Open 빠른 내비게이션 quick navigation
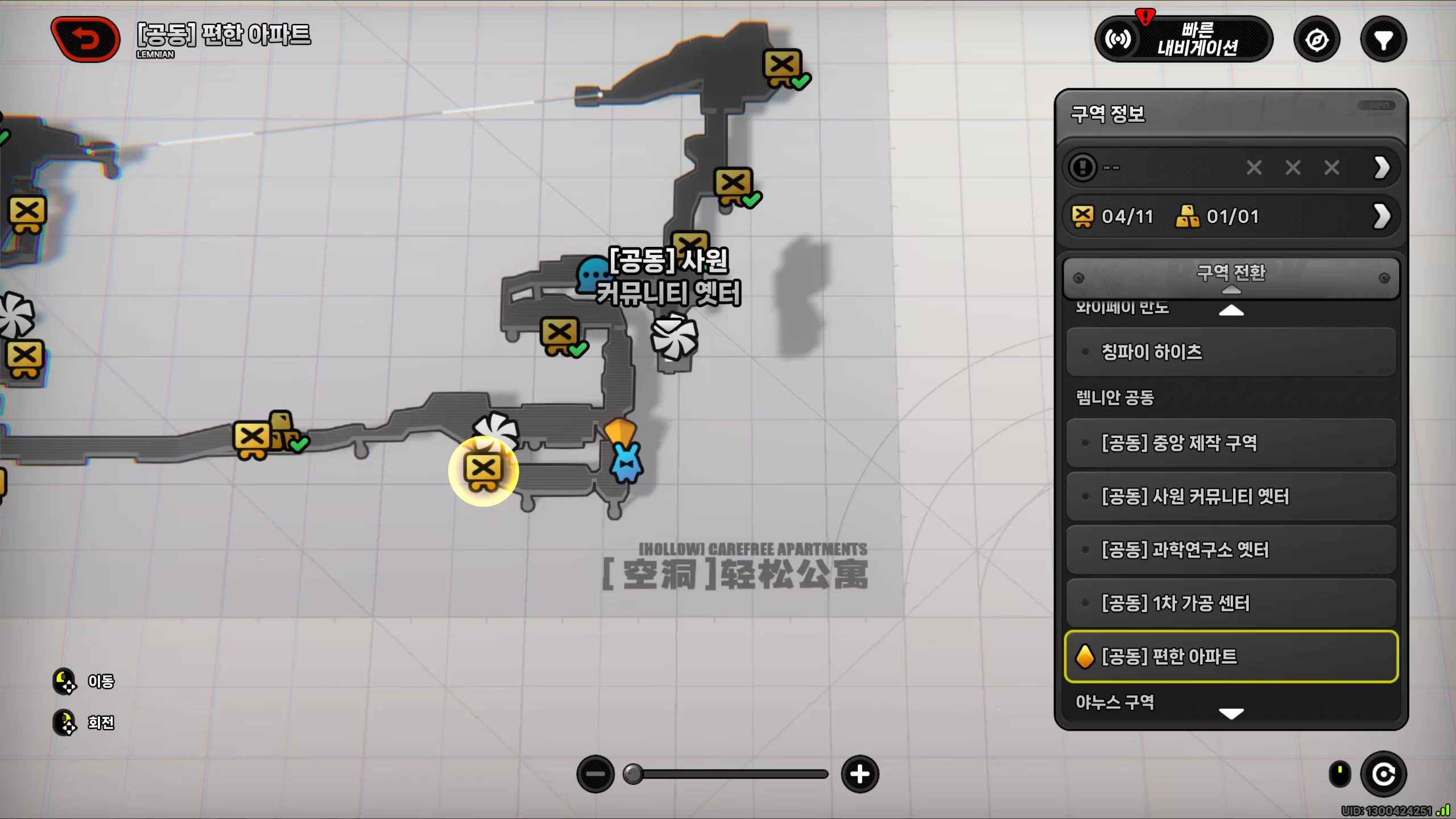1456x819 pixels. [1184, 39]
